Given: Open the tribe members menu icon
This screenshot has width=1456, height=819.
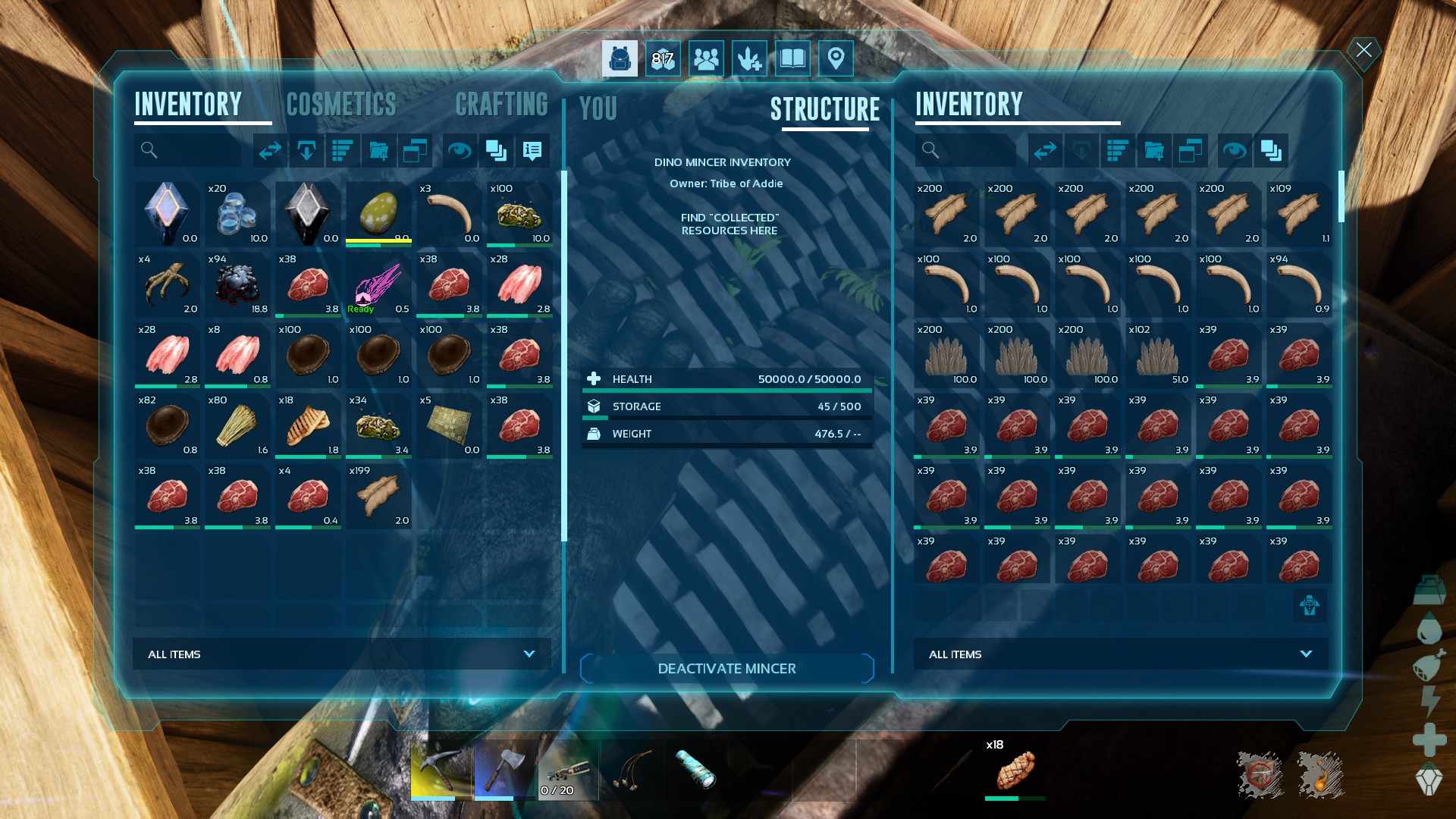Looking at the screenshot, I should click(706, 58).
